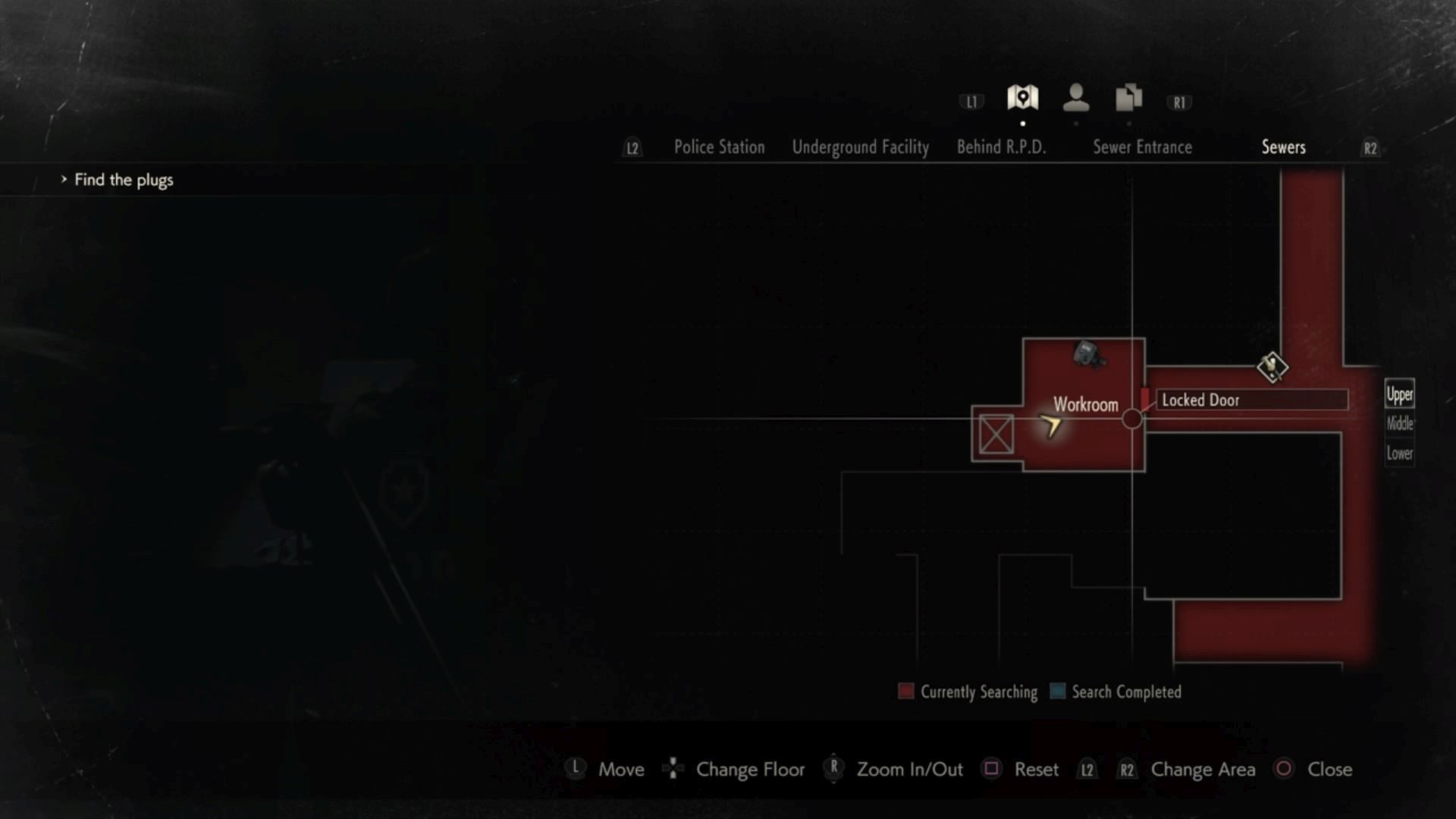
Task: Select the crossed box room marker
Action: pos(996,434)
